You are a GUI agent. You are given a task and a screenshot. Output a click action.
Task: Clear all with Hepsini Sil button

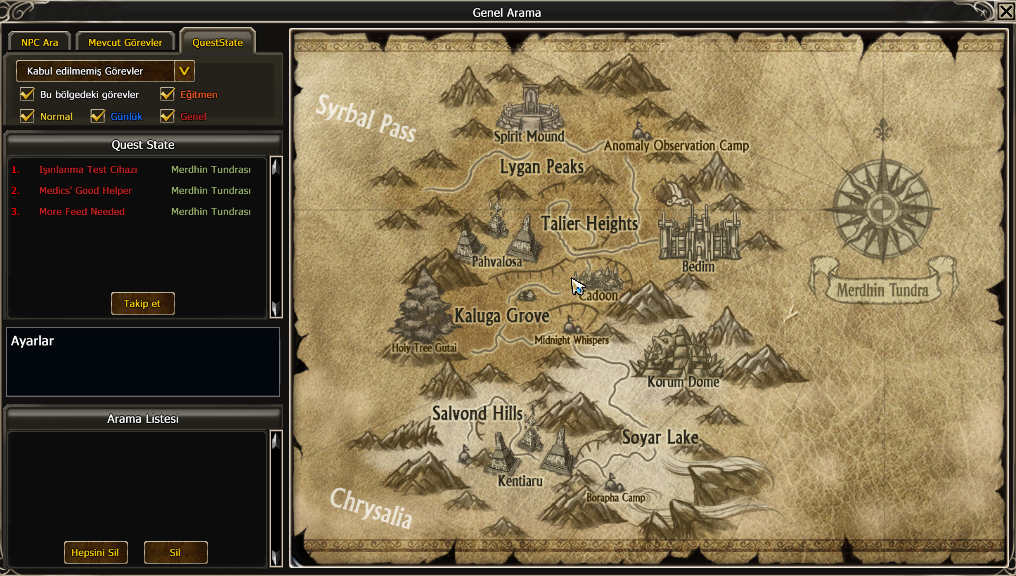(x=95, y=553)
